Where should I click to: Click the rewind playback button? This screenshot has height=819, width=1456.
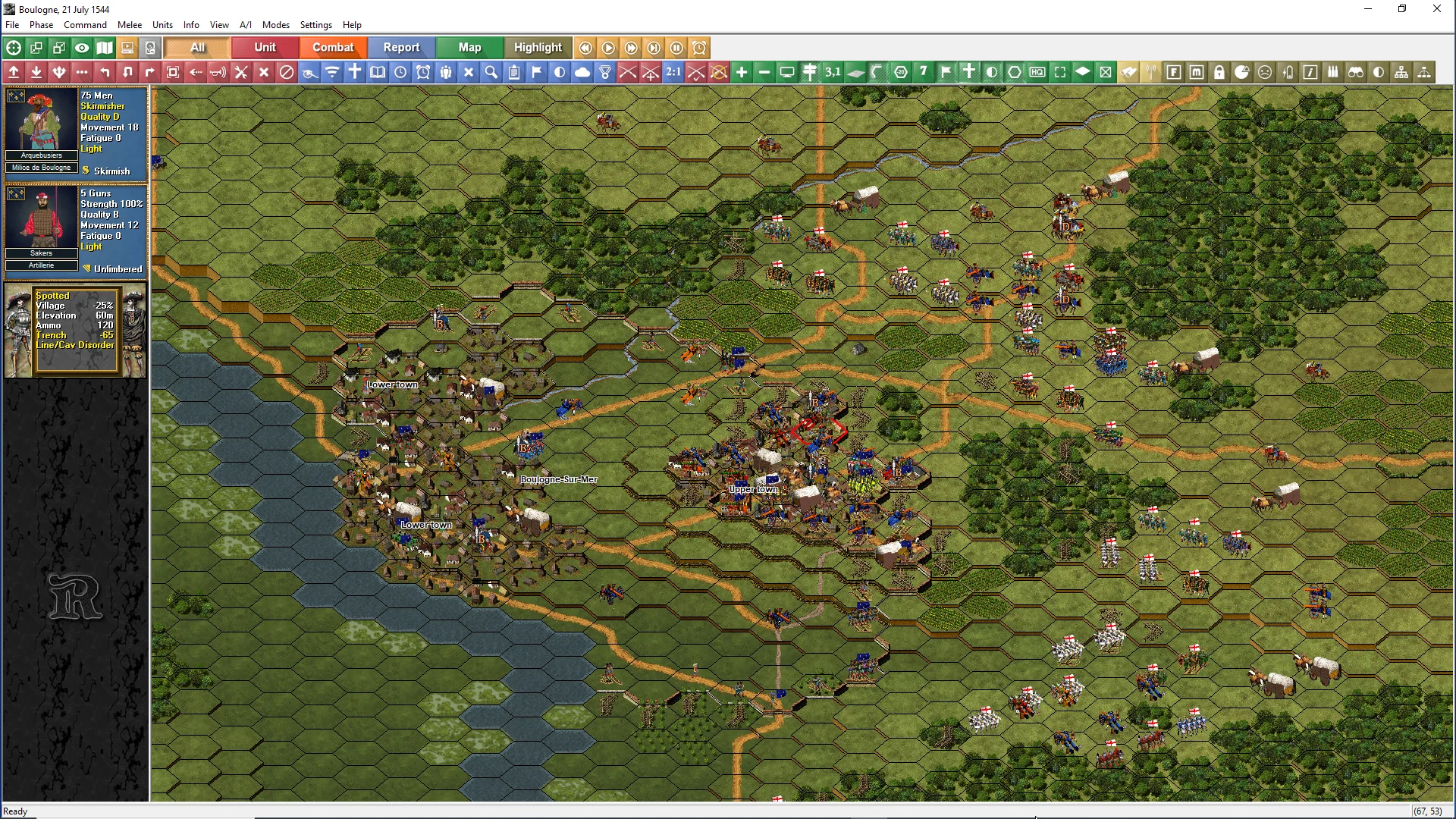[585, 48]
